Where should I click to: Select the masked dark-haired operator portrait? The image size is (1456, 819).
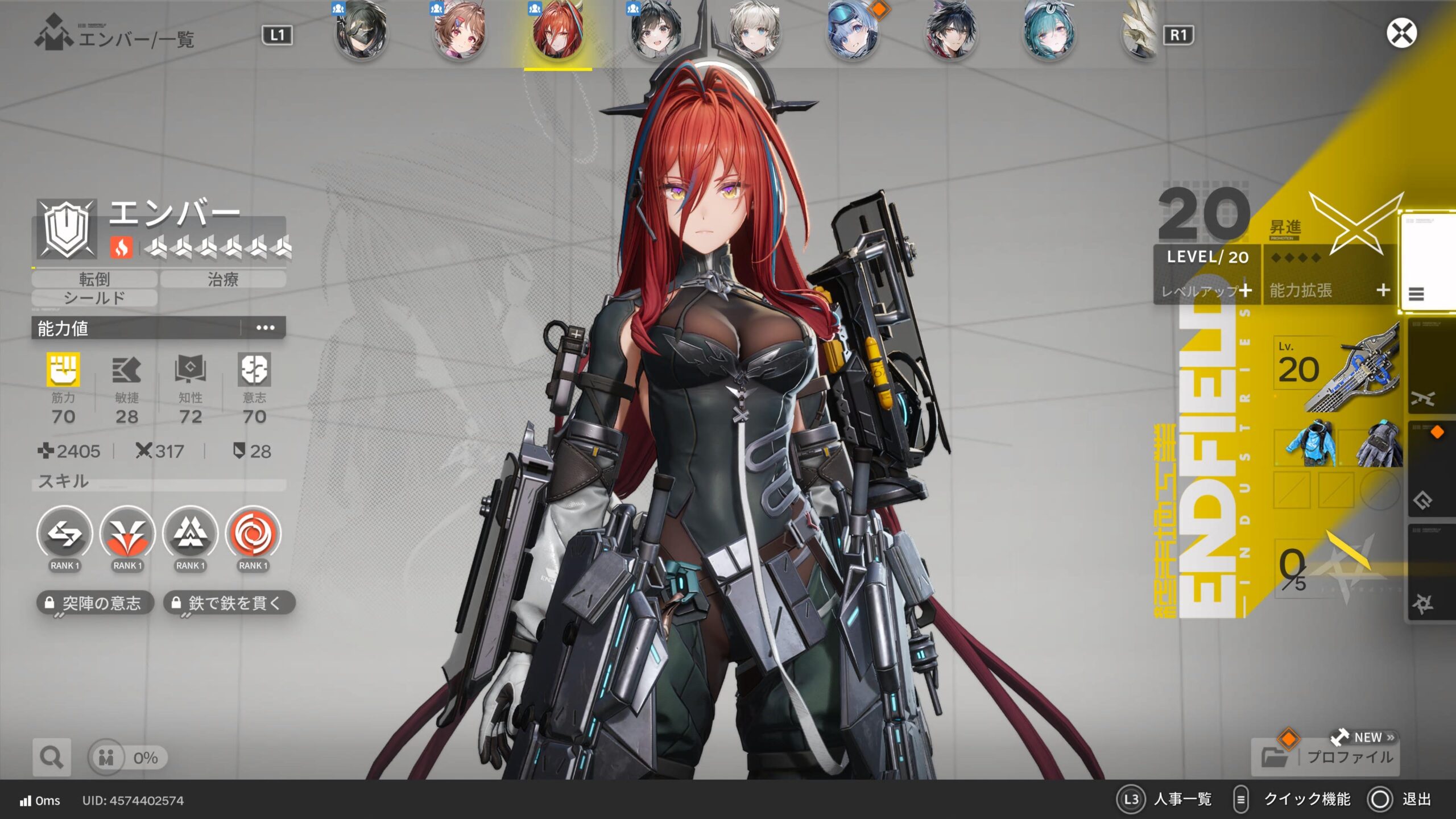tap(361, 31)
